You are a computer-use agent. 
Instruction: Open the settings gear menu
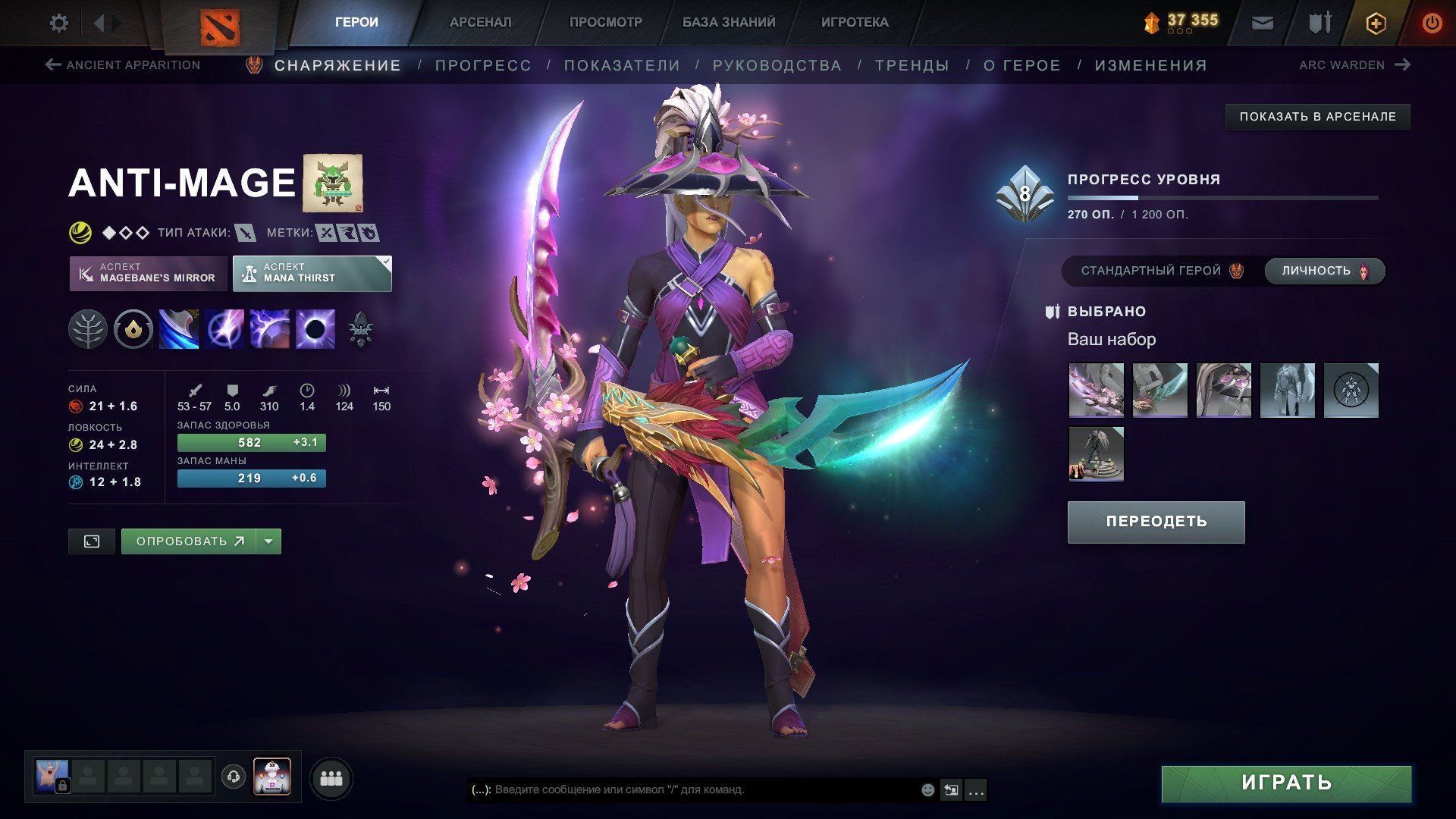[58, 23]
